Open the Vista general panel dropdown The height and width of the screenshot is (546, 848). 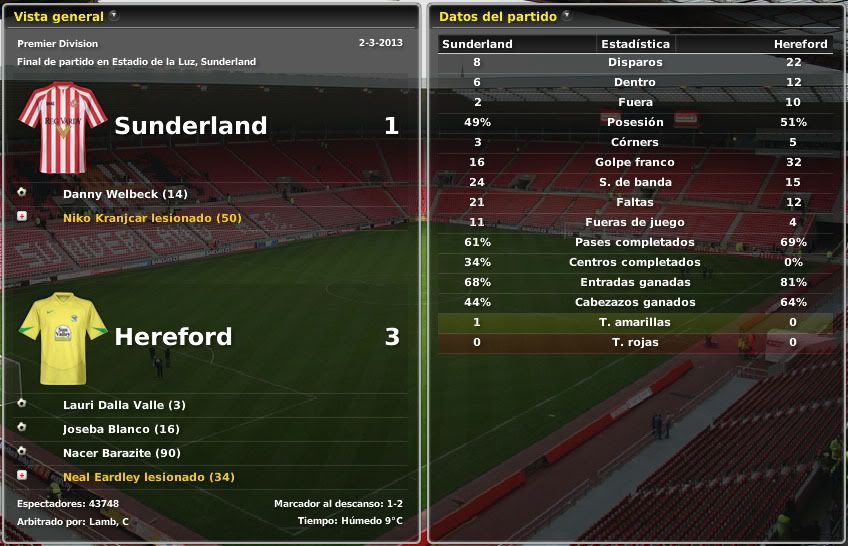[114, 16]
